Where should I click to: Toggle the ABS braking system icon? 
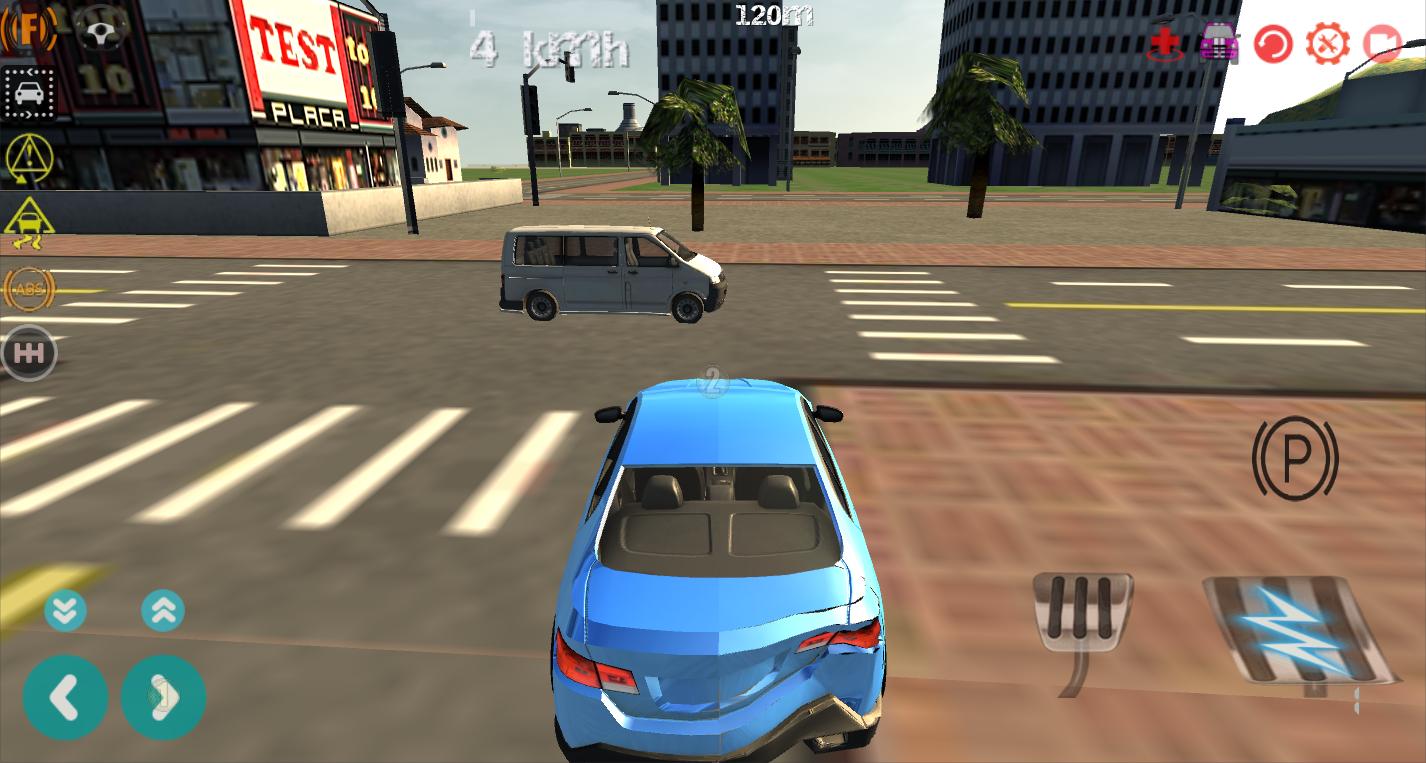(29, 289)
